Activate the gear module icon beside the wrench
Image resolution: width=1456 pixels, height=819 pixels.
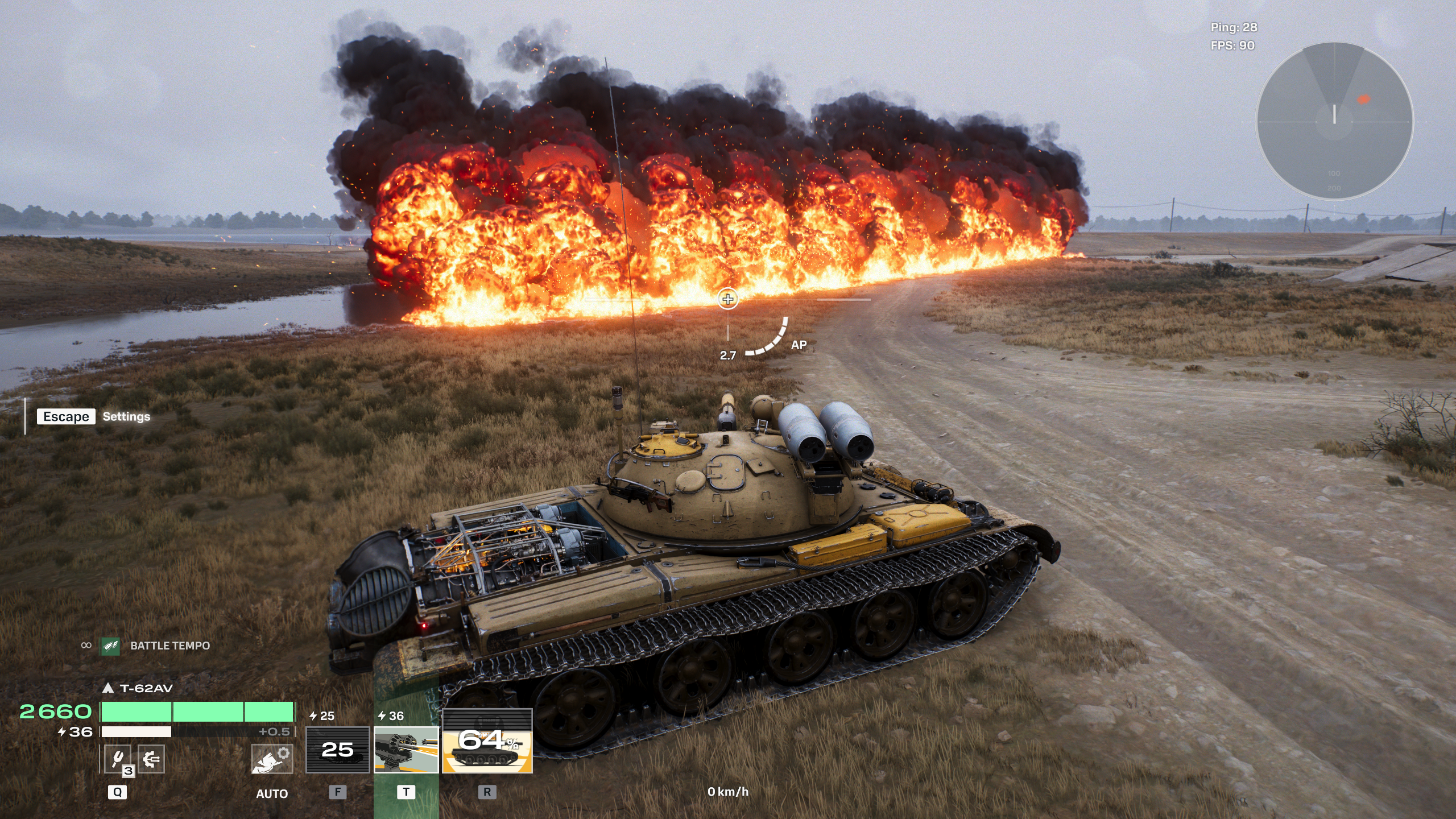pyautogui.click(x=151, y=759)
